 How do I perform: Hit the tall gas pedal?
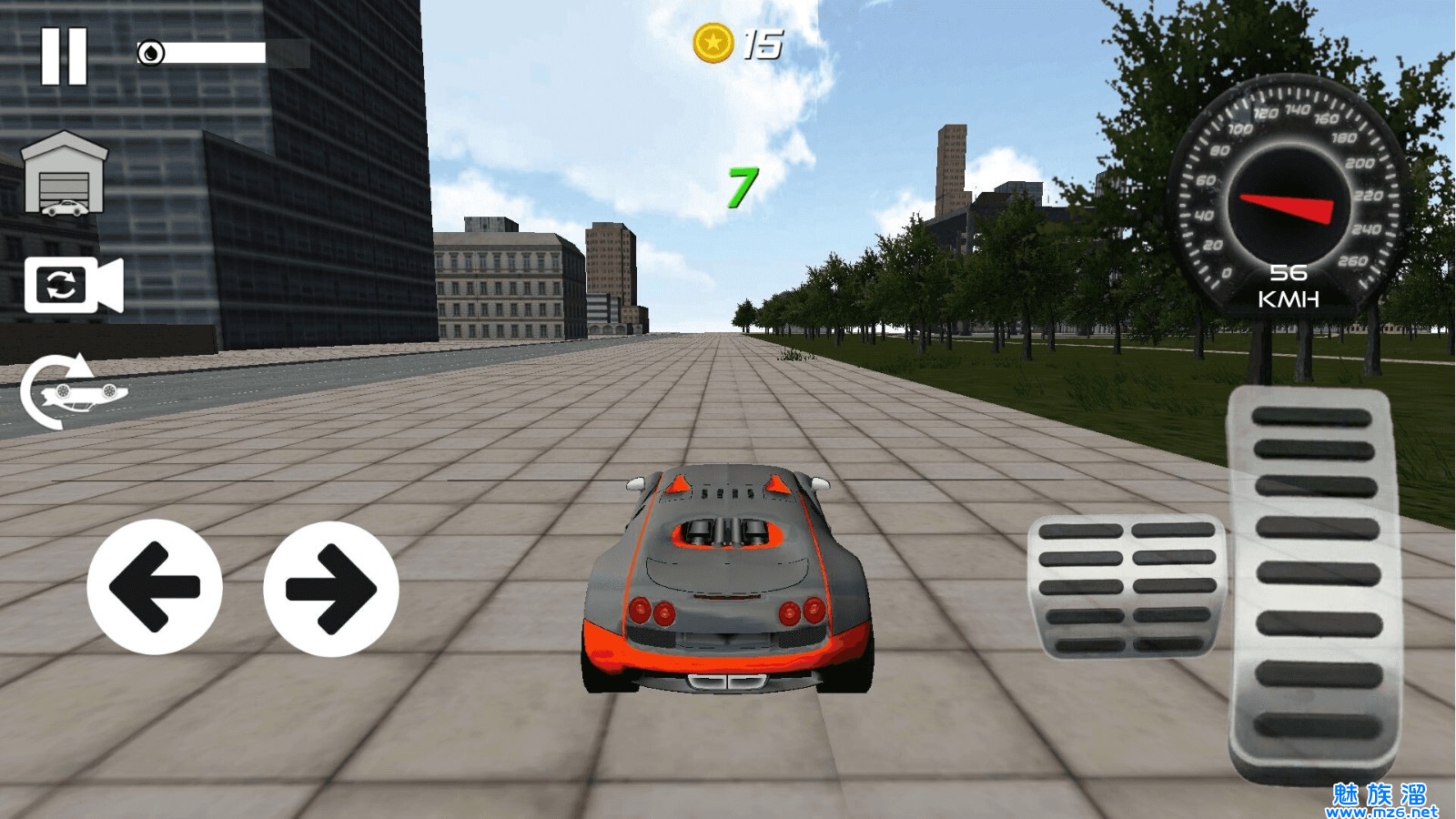[1315, 582]
